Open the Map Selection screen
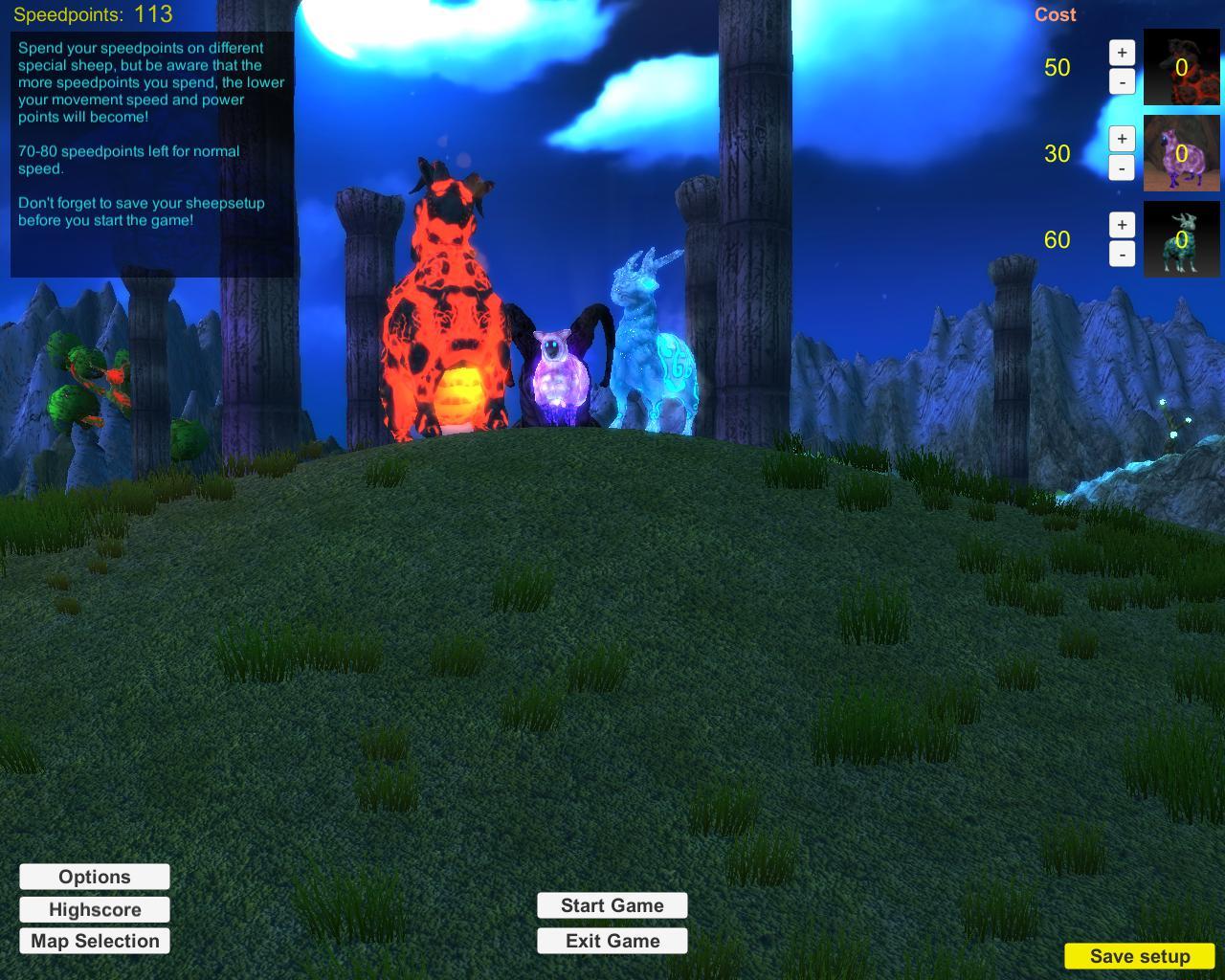 (x=94, y=941)
